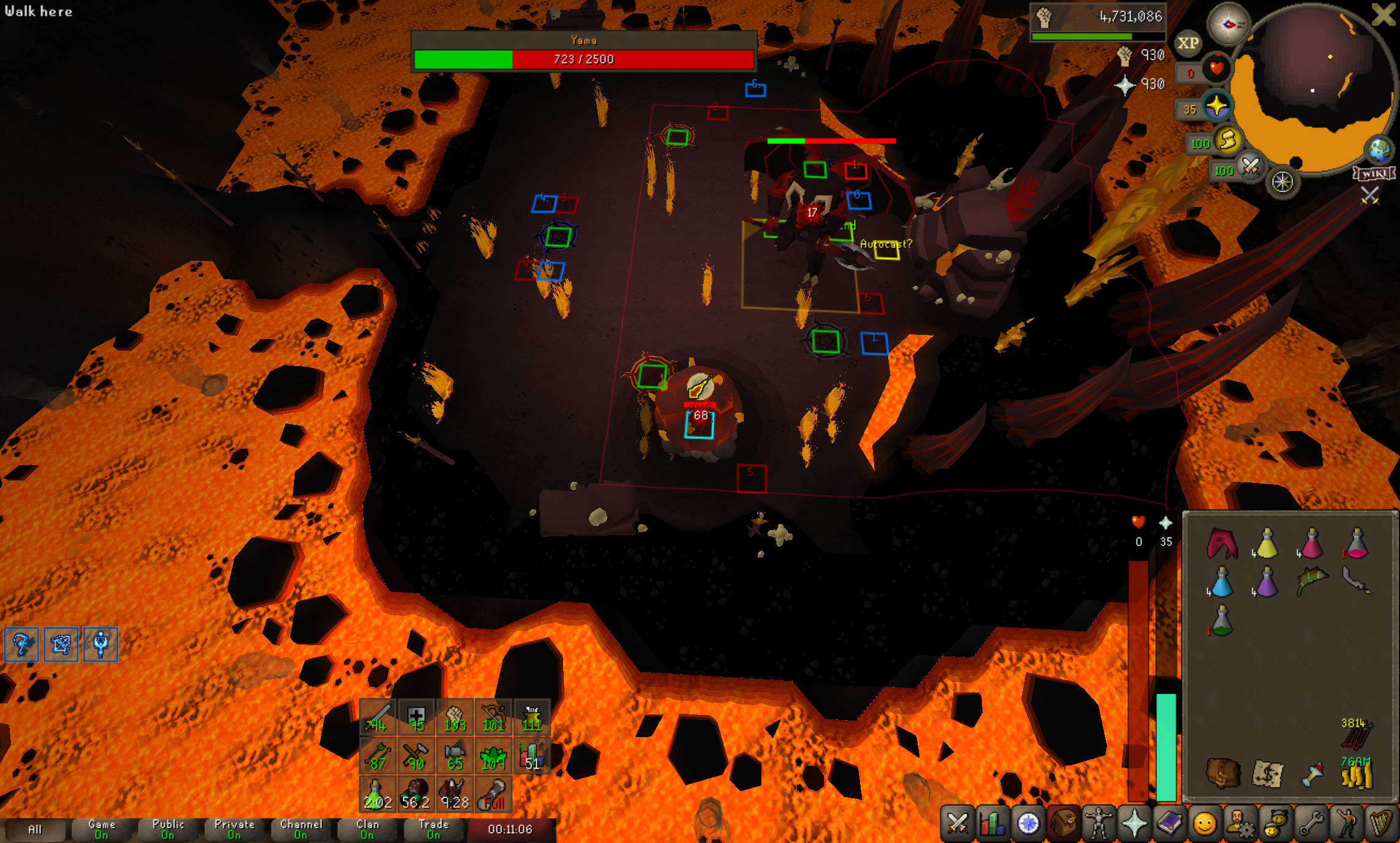Activate quick-prayers orb
Screen dimensions: 1400x843
pyautogui.click(x=1217, y=107)
